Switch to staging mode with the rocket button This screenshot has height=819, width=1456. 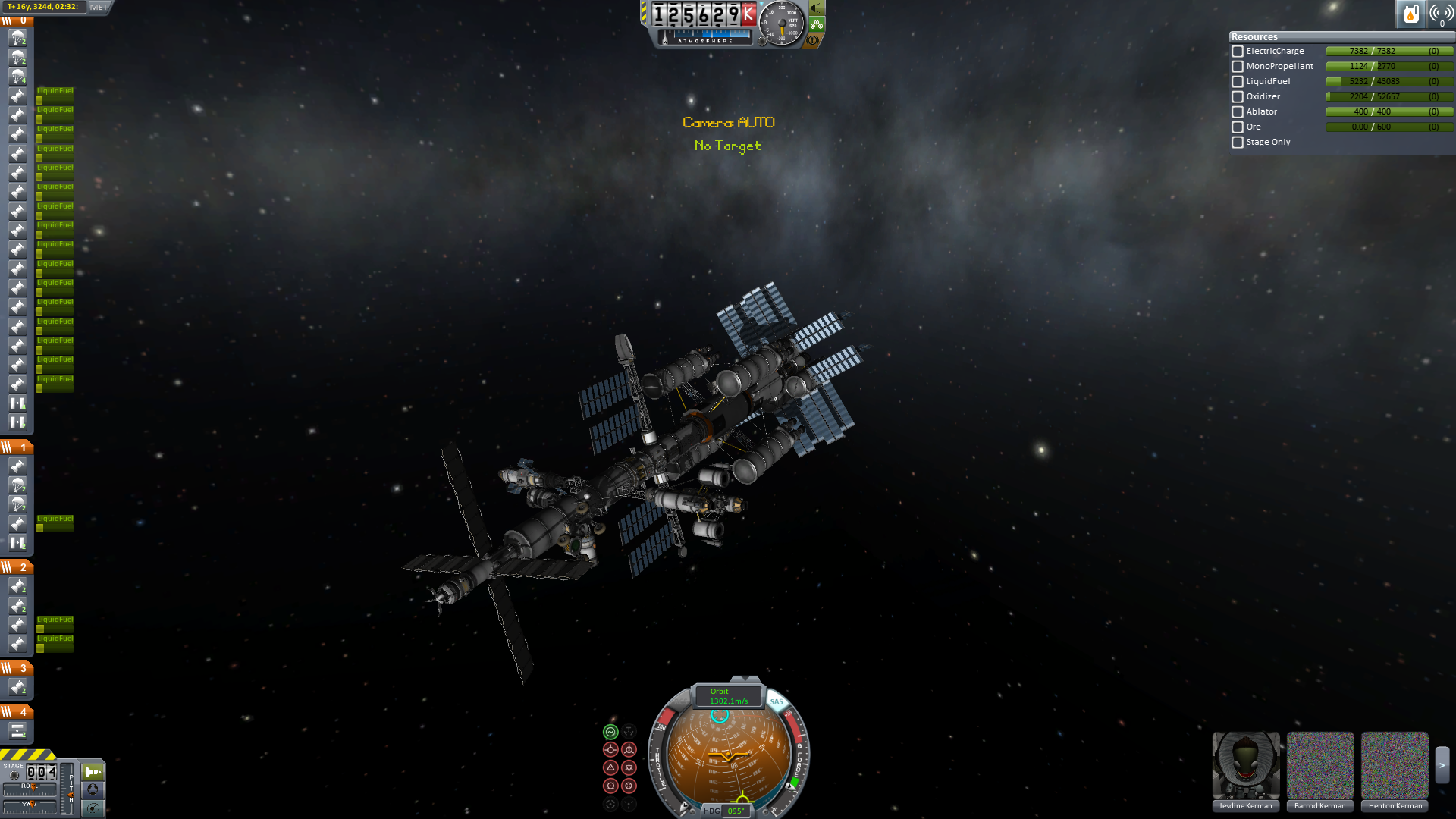tap(93, 772)
